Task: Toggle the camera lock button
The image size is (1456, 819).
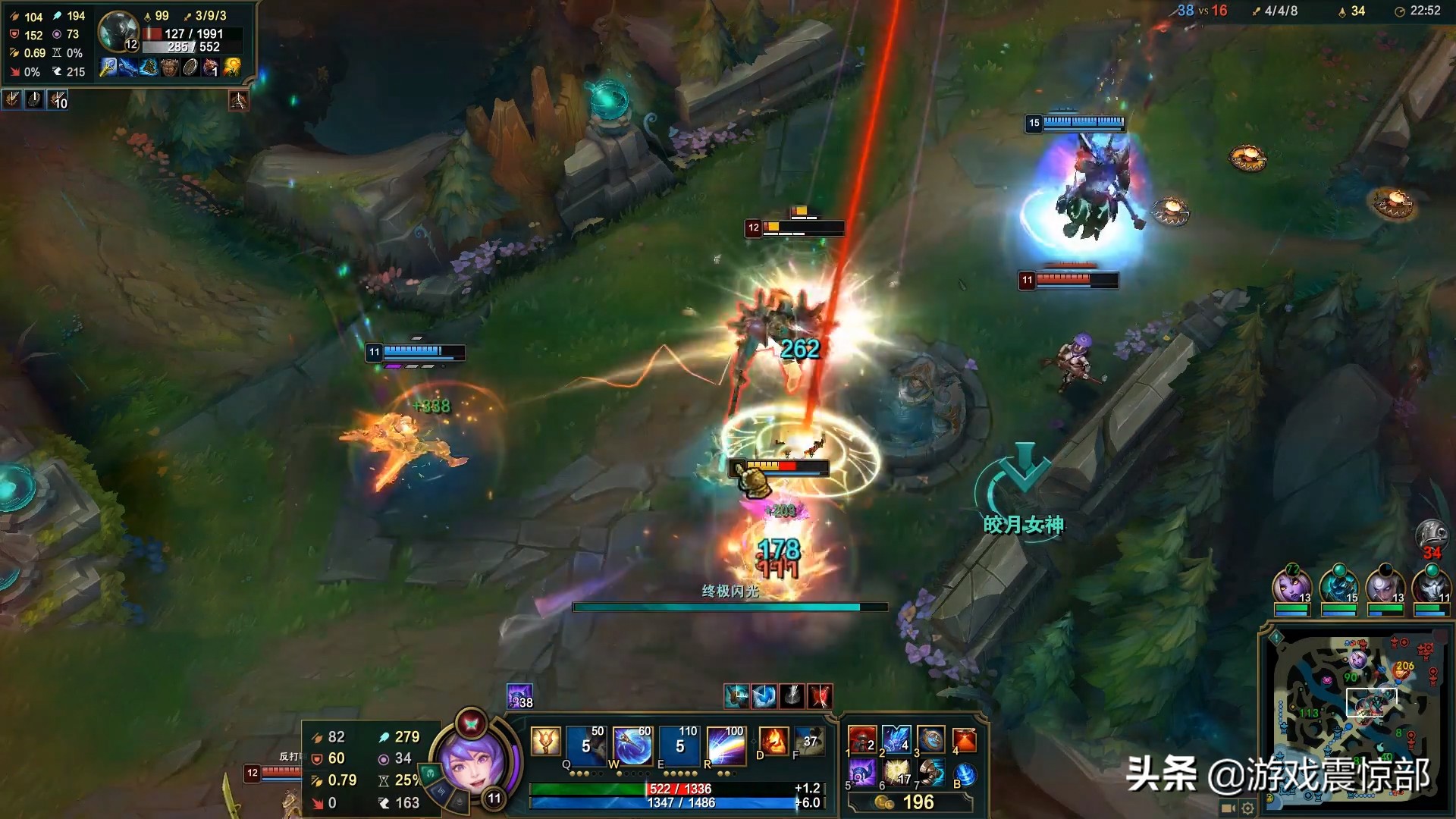Action: [x=1228, y=808]
